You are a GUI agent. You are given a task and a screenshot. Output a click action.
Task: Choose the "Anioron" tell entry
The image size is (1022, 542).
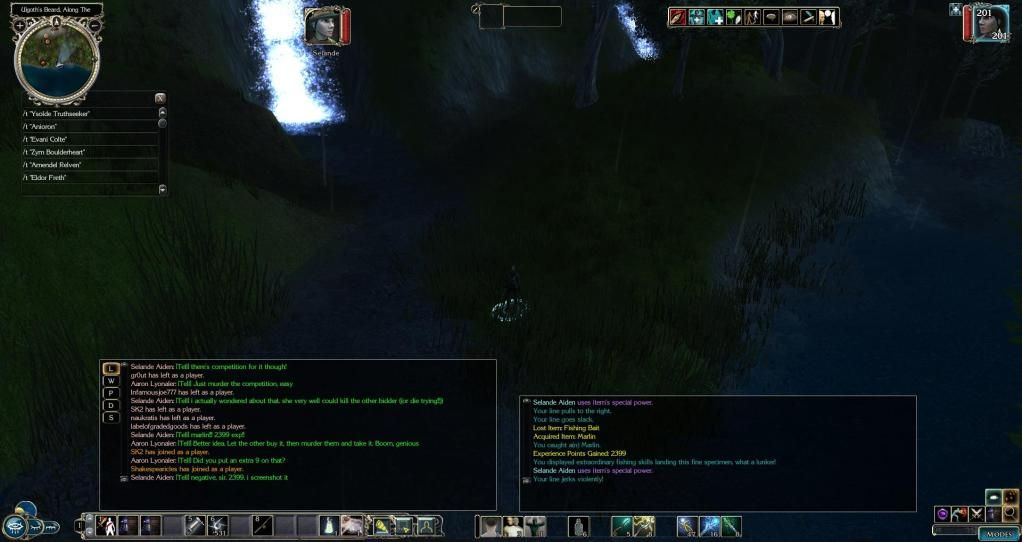[x=89, y=126]
